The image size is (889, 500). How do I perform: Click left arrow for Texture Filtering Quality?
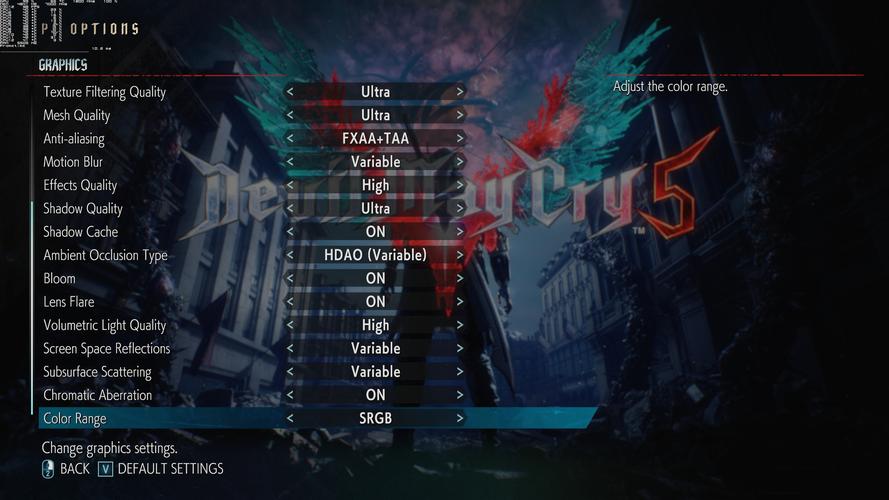tap(290, 92)
